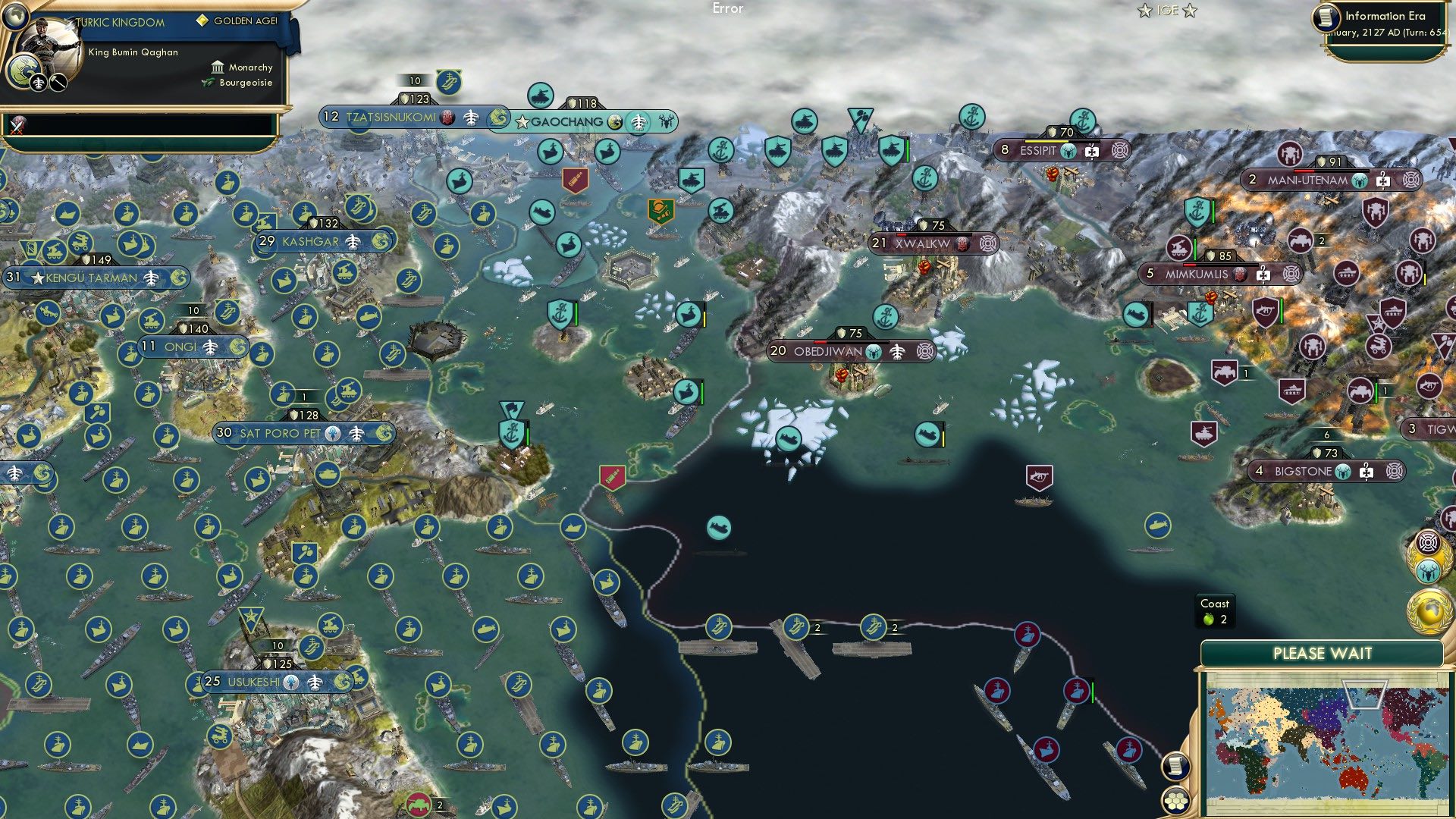Click the Error message at the top
The image size is (1456, 819).
point(726,8)
